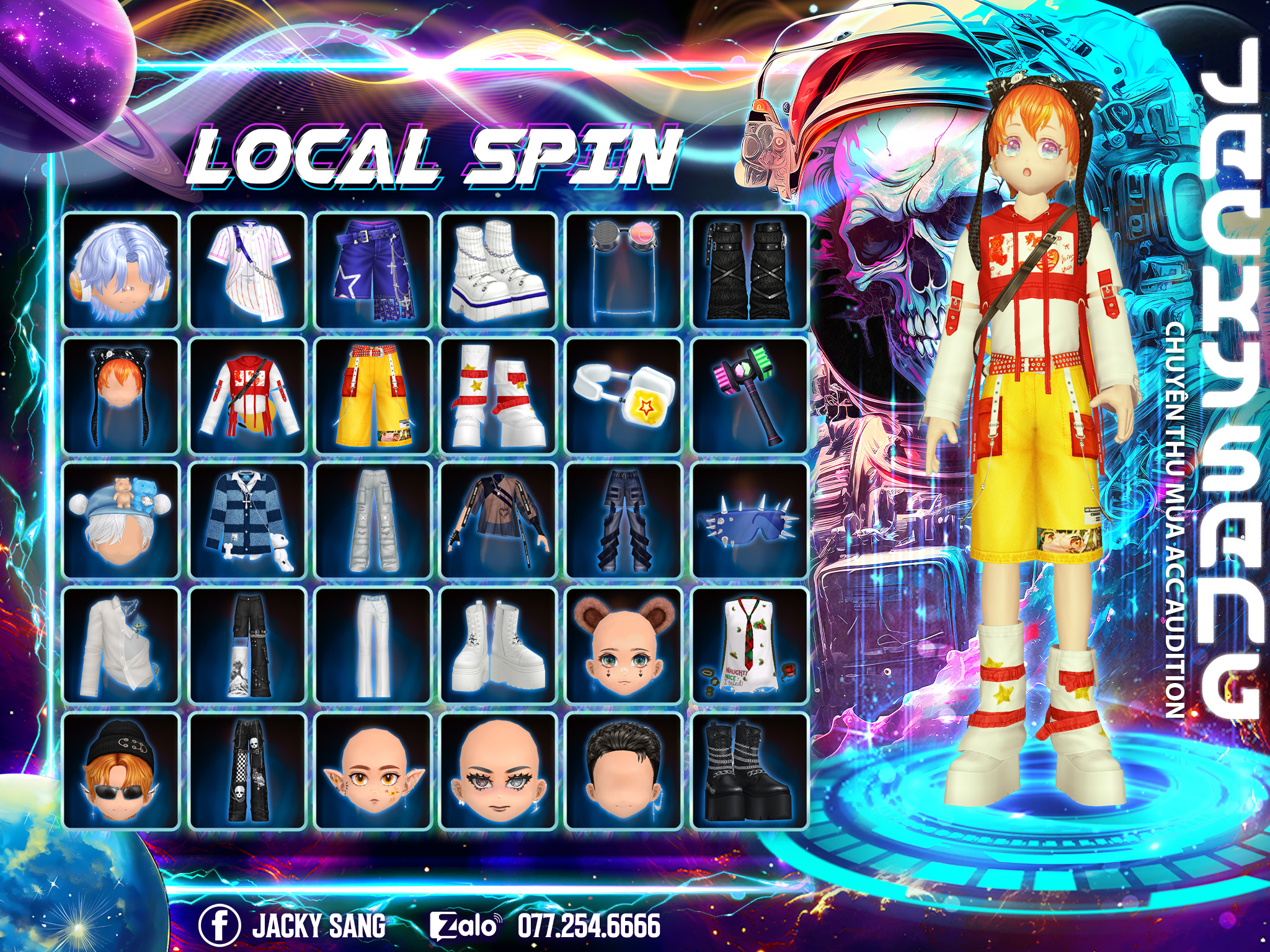Click the red and white hoodie slot
Screen dimensions: 1270x952
point(247,396)
